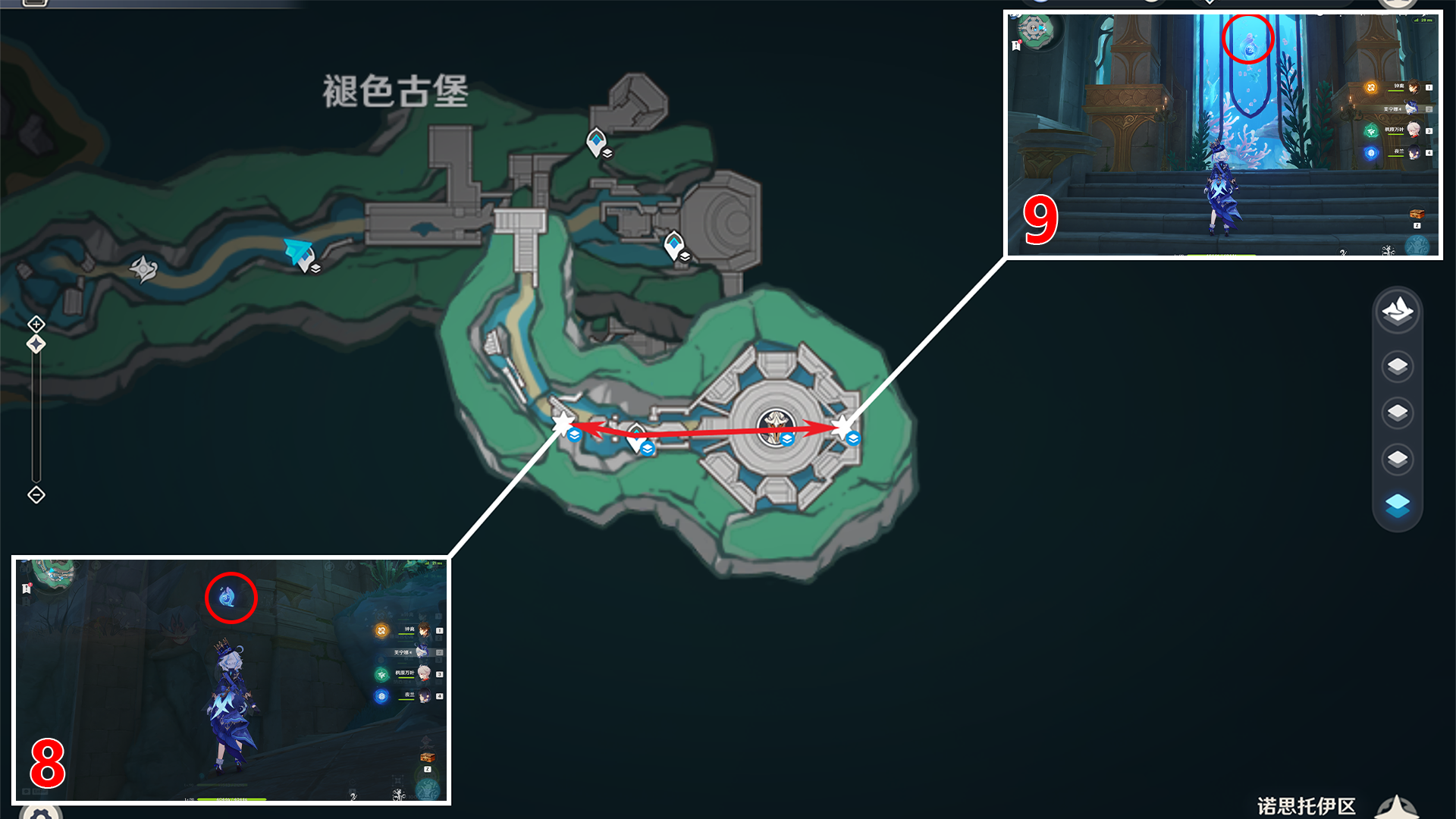This screenshot has width=1456, height=819.
Task: Click the blue layer-change marker at the western star
Action: point(573,436)
